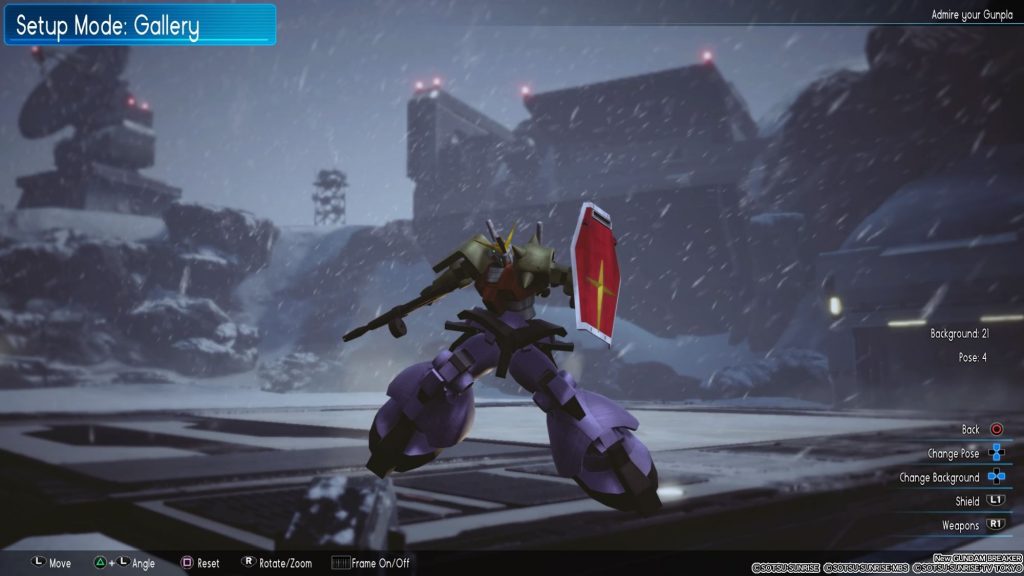Select the Back option

tap(971, 430)
